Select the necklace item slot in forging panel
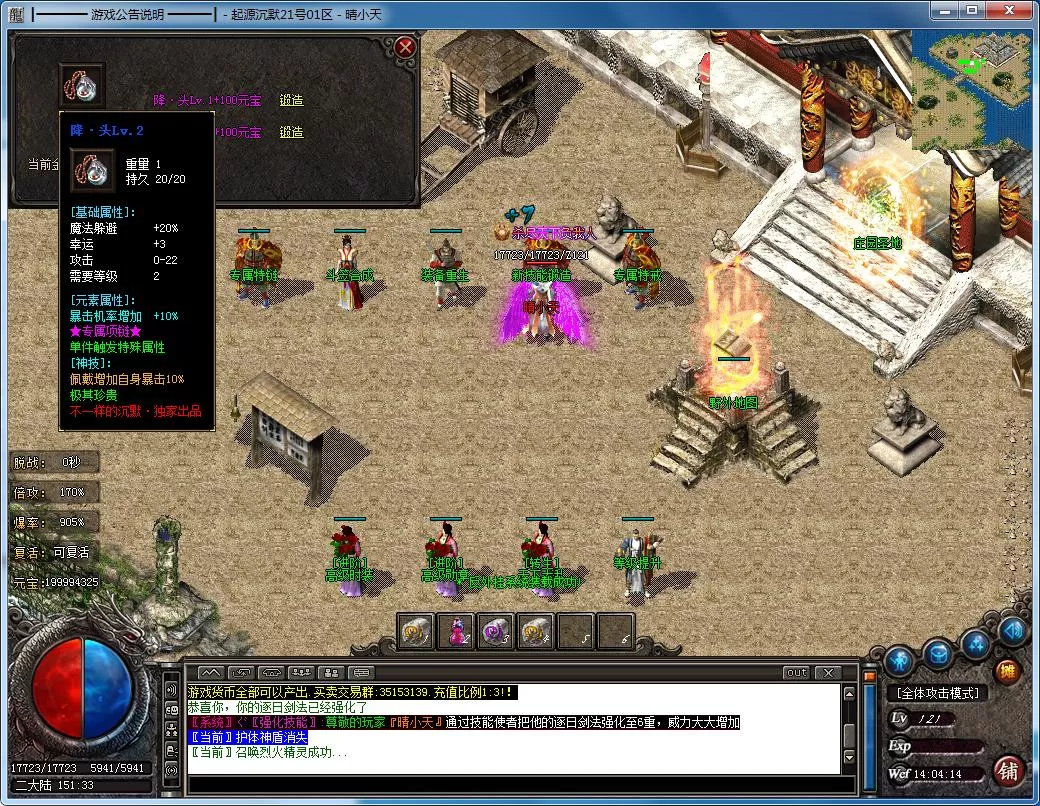The height and width of the screenshot is (806, 1040). (82, 85)
